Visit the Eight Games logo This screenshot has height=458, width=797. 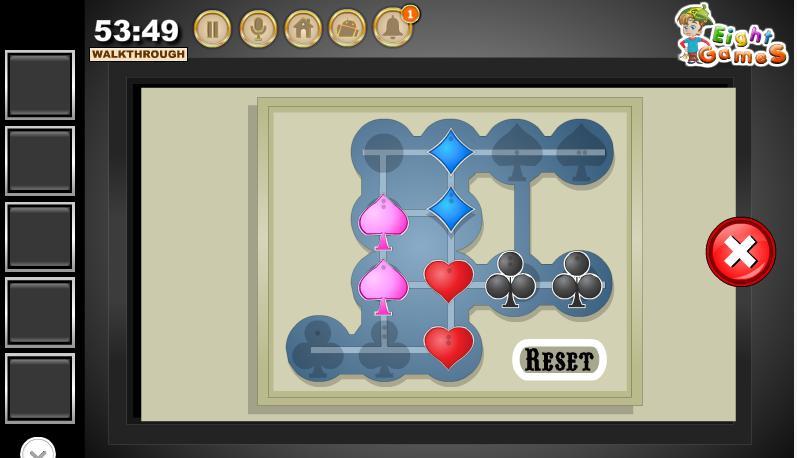(731, 36)
